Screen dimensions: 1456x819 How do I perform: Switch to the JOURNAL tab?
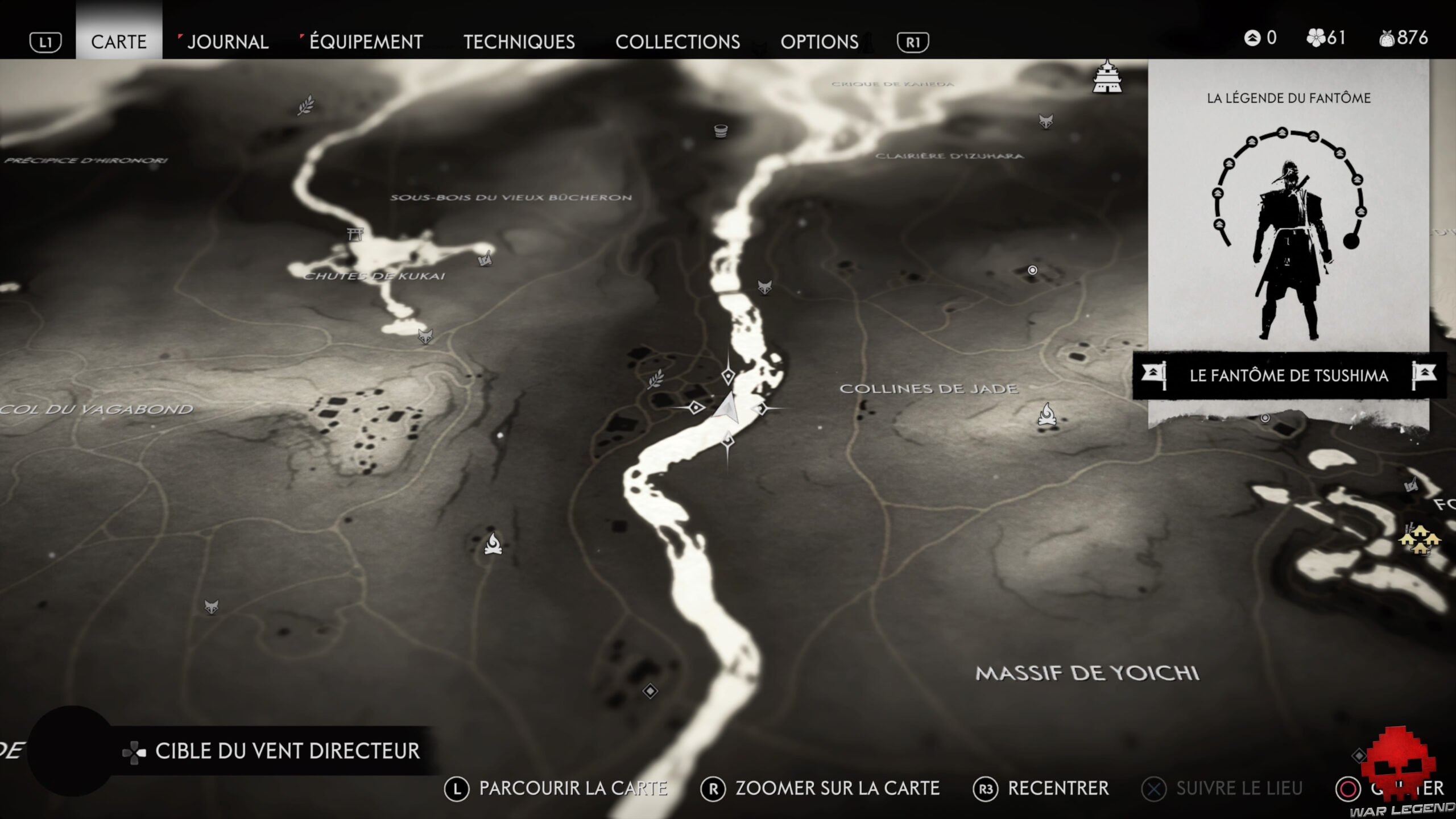tap(227, 42)
